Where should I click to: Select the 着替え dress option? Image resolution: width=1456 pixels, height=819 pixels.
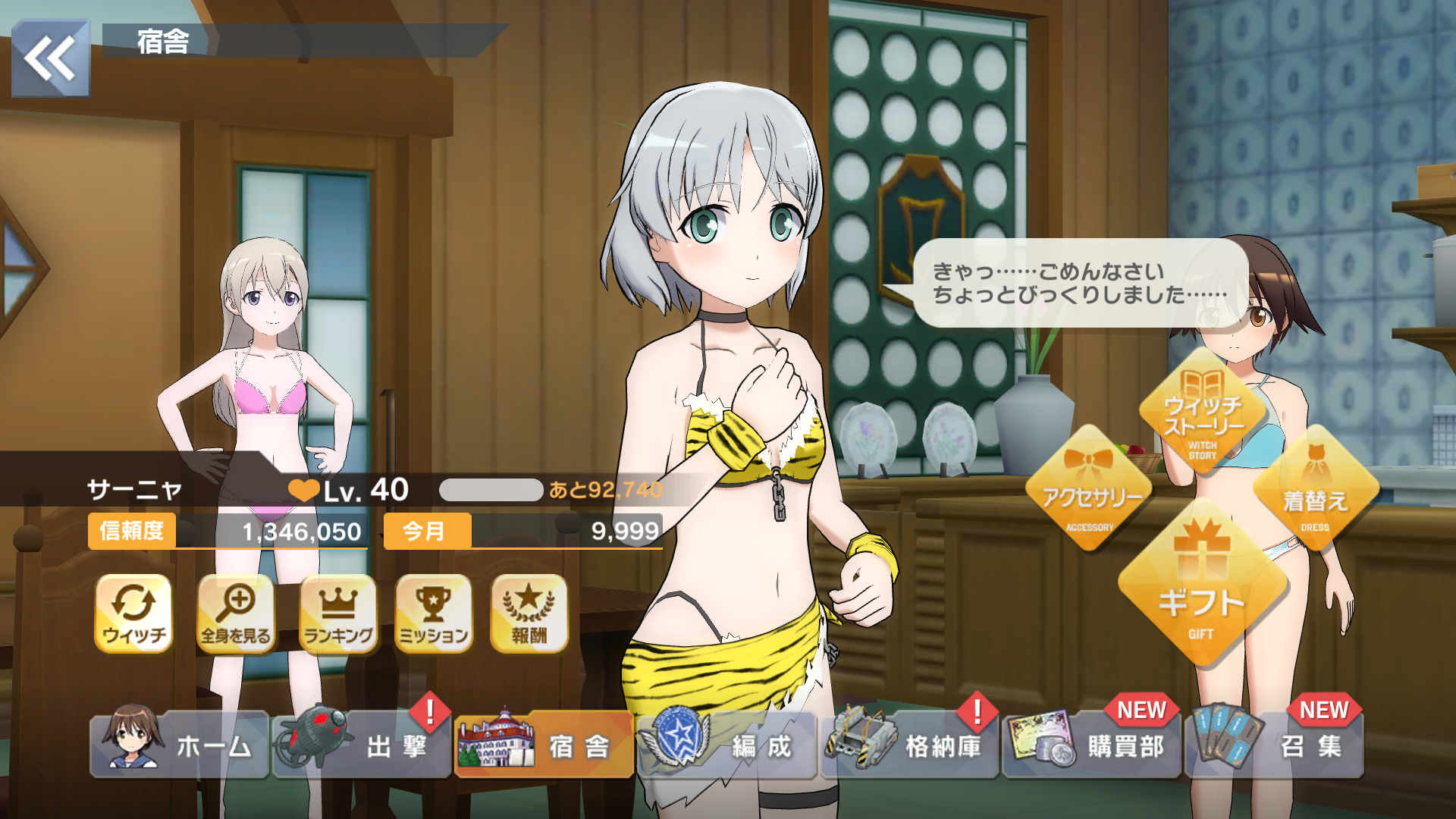click(x=1315, y=493)
